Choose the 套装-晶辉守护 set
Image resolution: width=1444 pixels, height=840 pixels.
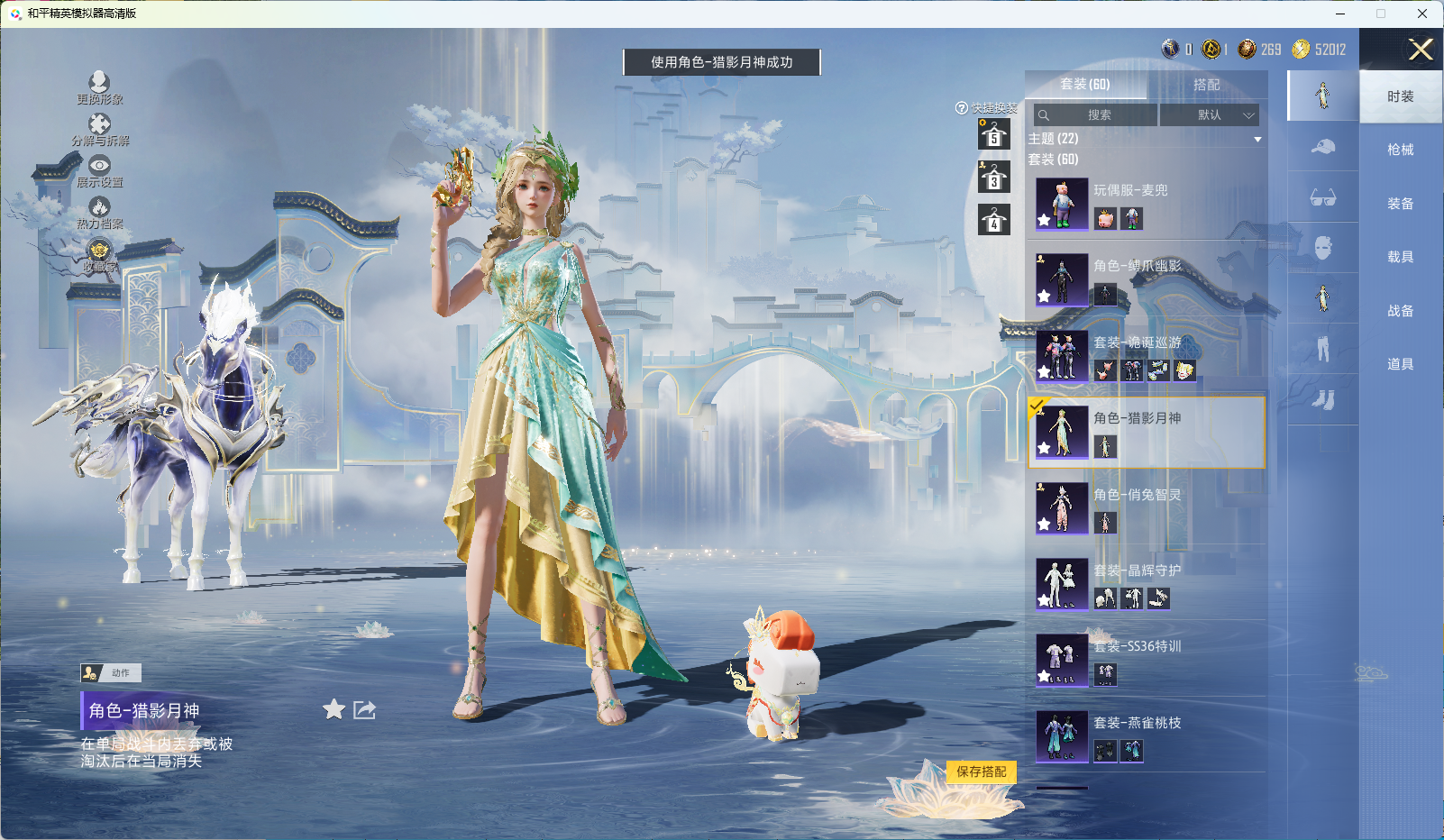pos(1145,584)
